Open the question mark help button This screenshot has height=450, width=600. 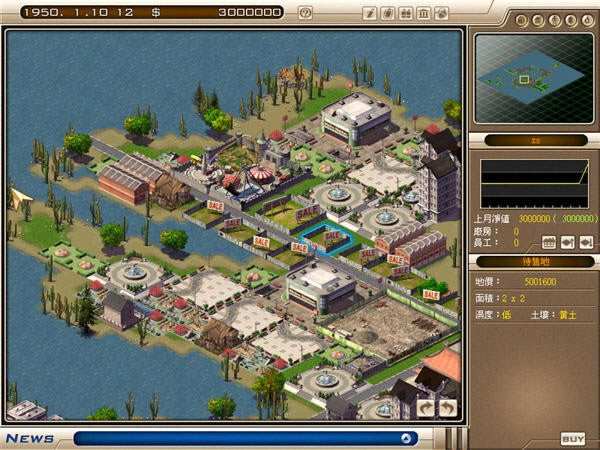click(x=305, y=13)
